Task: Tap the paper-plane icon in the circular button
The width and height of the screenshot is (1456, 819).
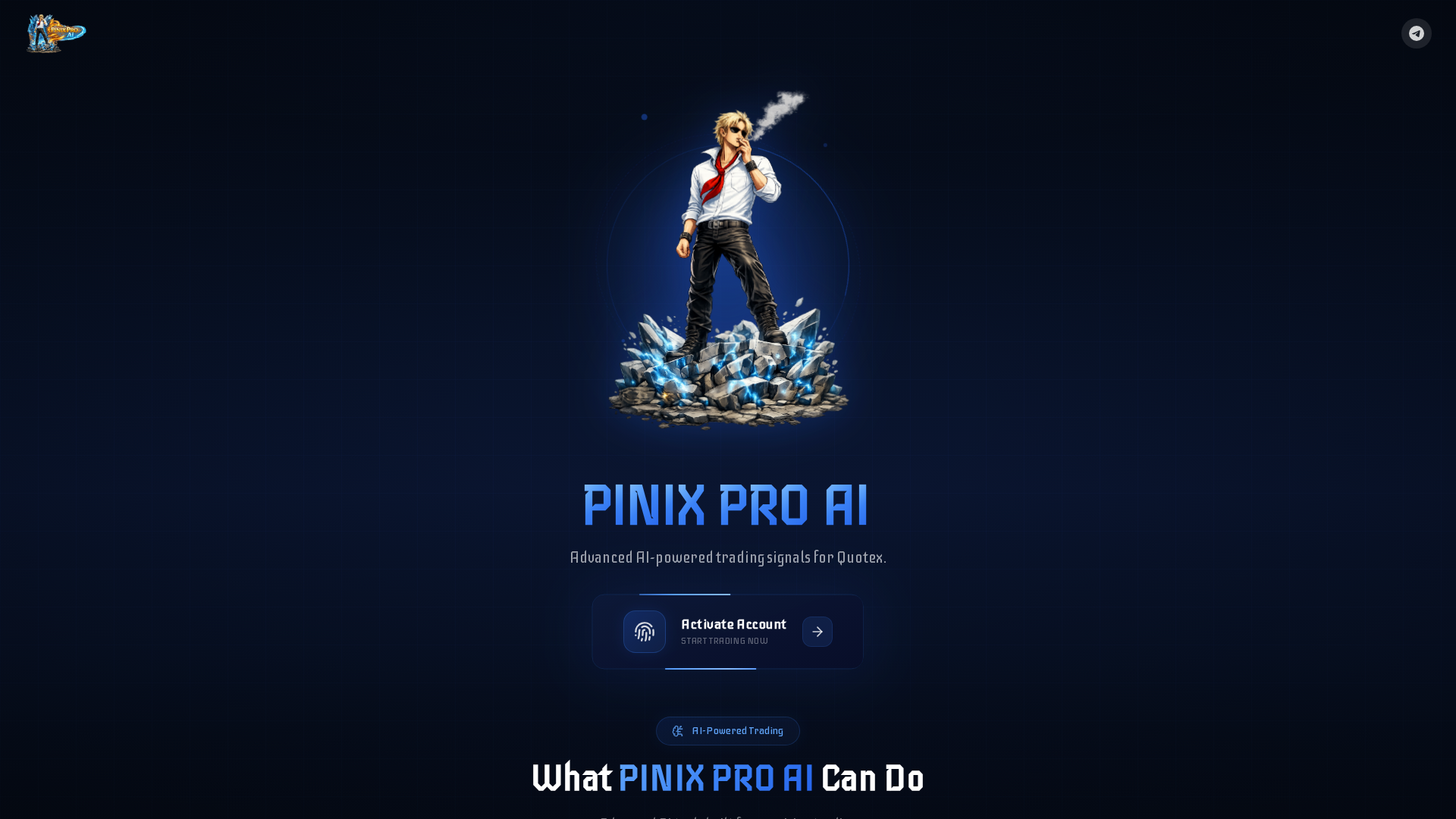Action: pyautogui.click(x=1417, y=33)
